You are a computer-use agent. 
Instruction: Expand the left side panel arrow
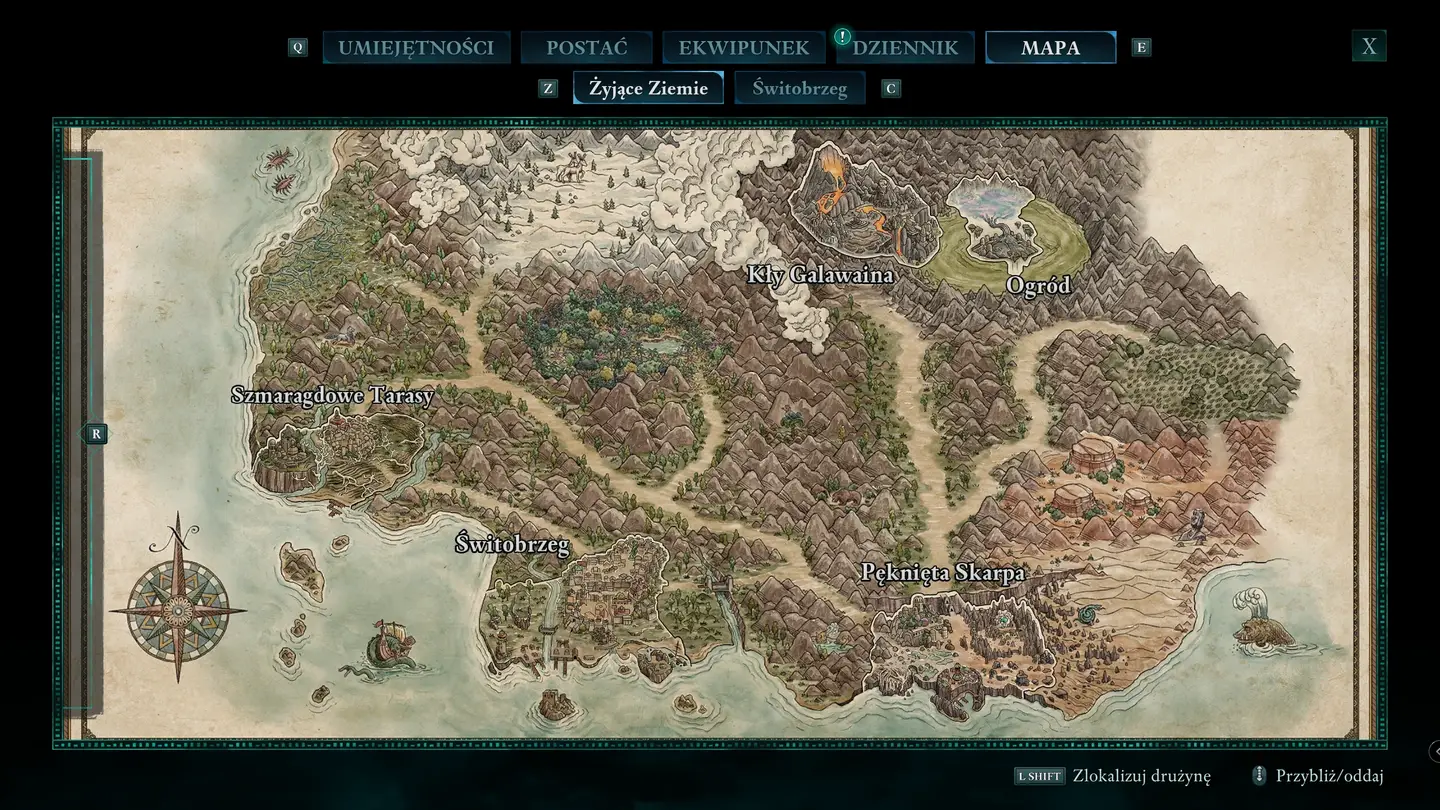coord(93,434)
